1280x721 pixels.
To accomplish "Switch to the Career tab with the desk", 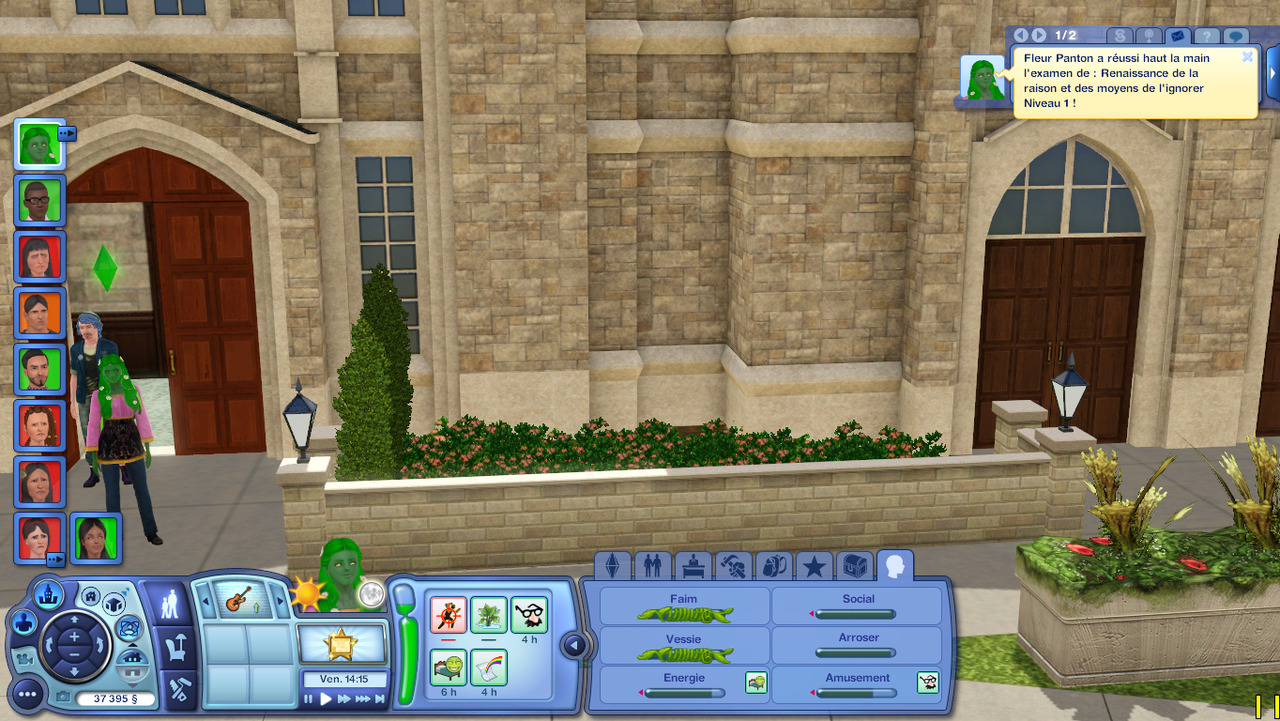I will [693, 566].
